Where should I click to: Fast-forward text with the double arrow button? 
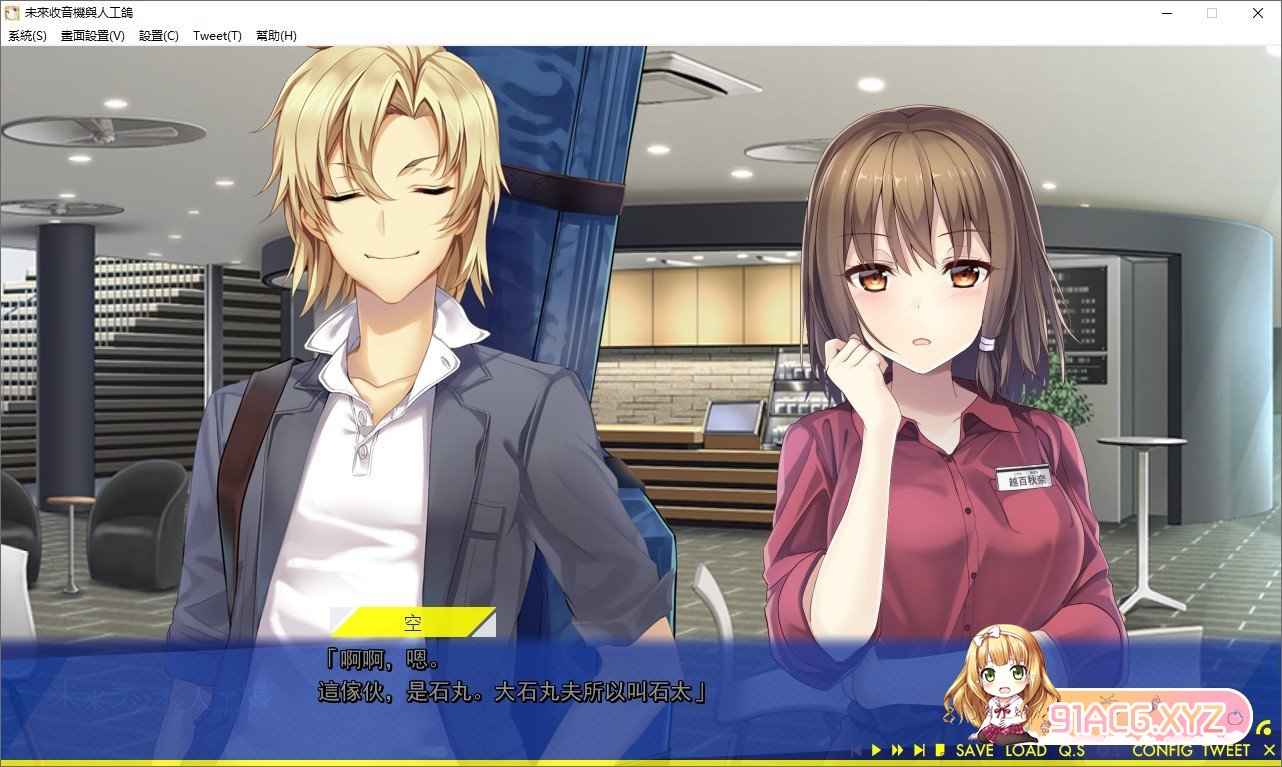[x=897, y=750]
